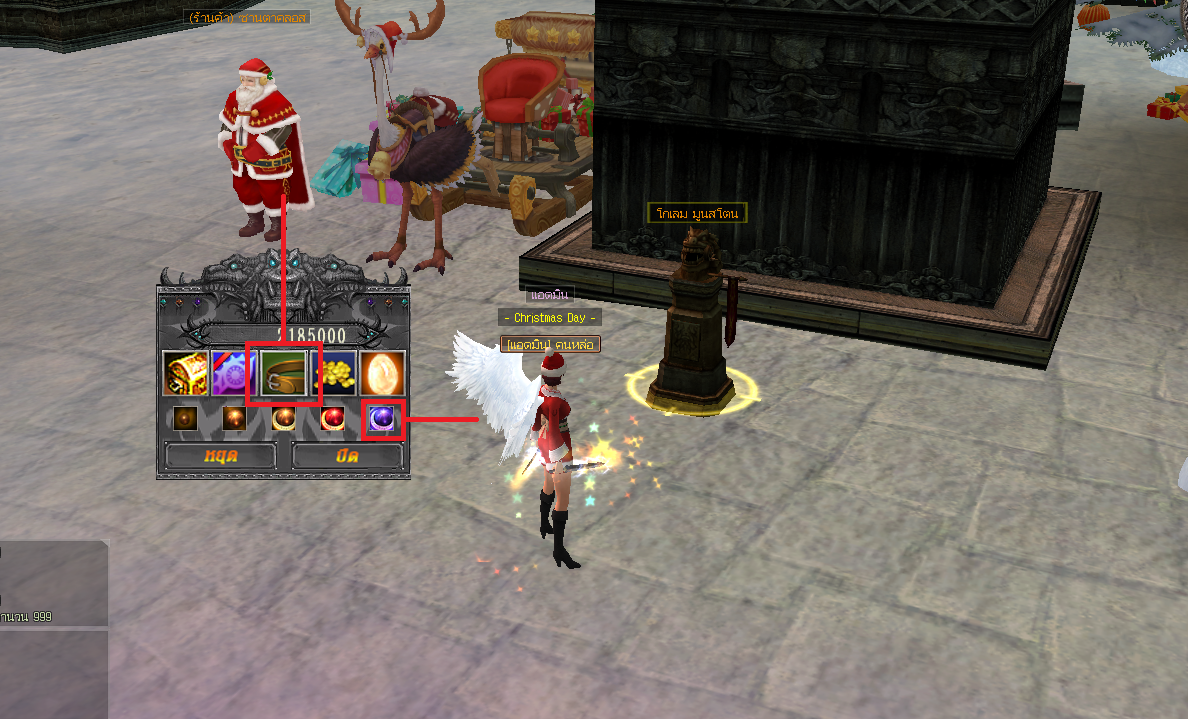Pick the leather belt item slot
The image size is (1188, 719).
pyautogui.click(x=283, y=373)
